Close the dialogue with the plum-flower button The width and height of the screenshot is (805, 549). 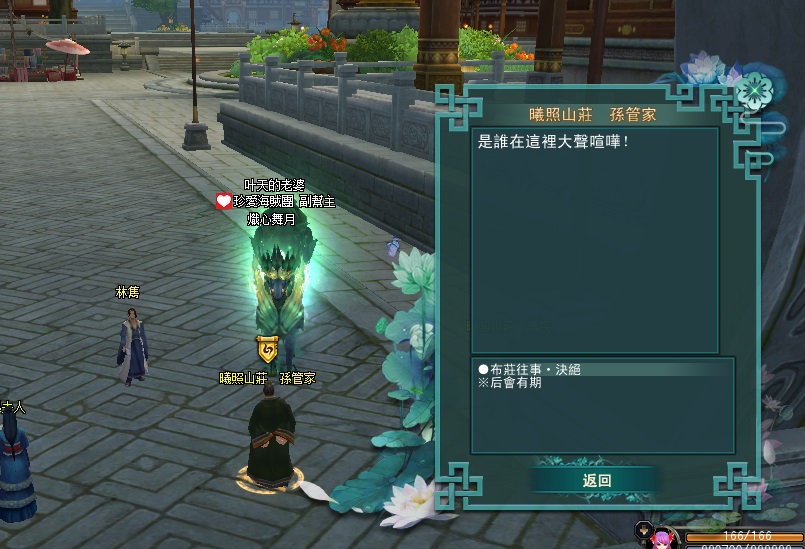pos(752,93)
